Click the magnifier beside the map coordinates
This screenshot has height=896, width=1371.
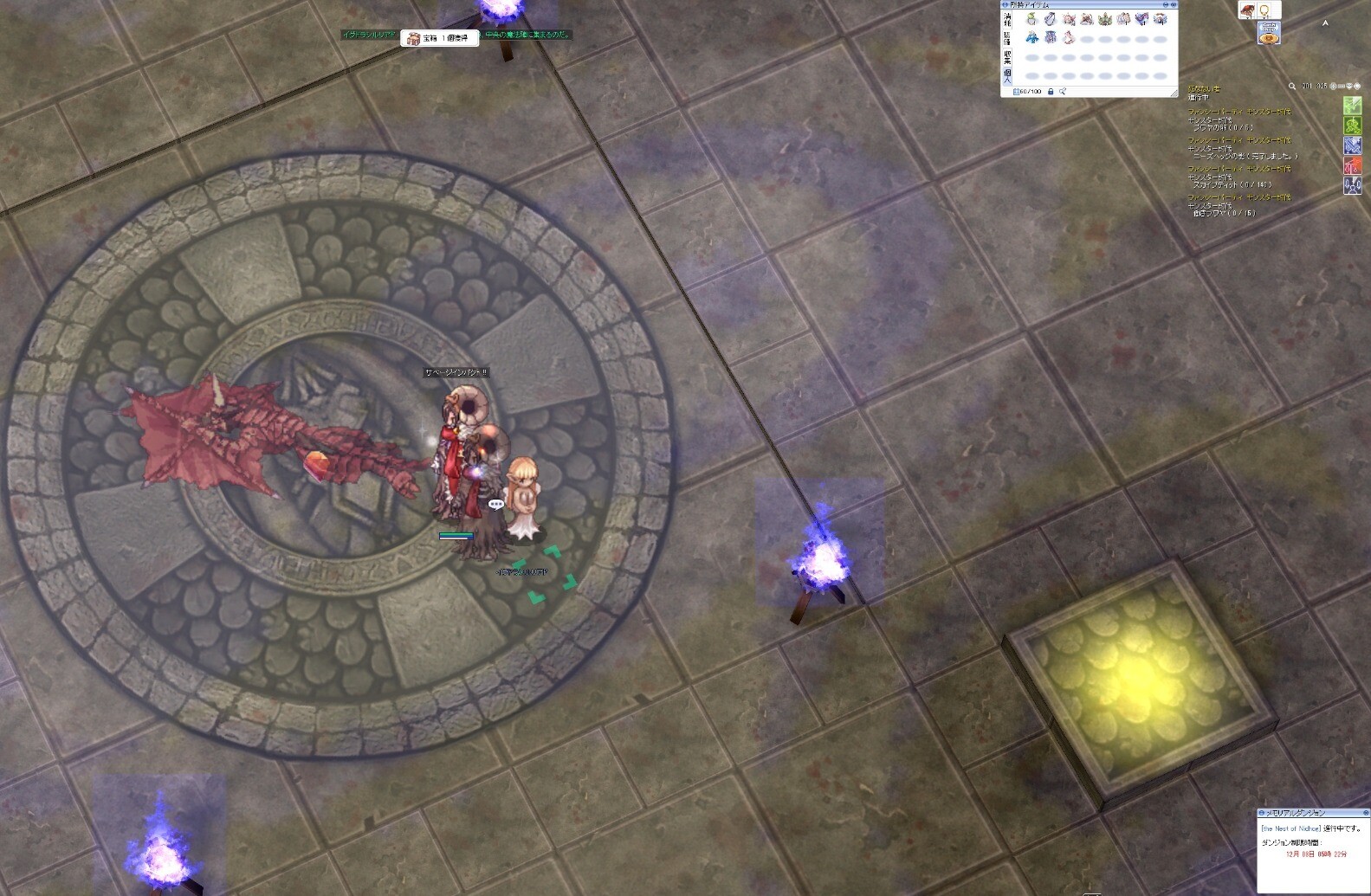pyautogui.click(x=1292, y=87)
